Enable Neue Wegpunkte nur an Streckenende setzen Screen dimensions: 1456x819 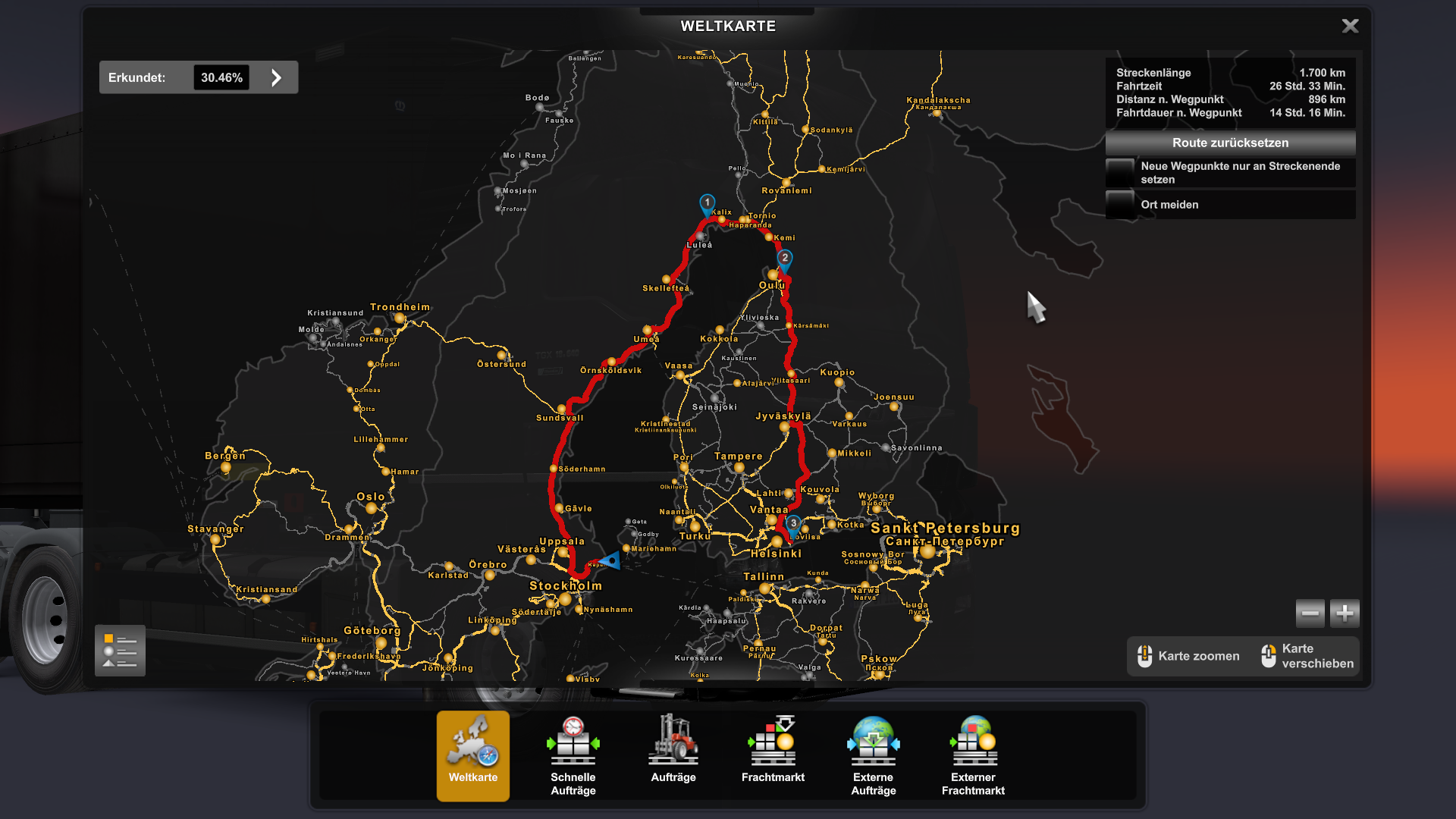(1121, 172)
